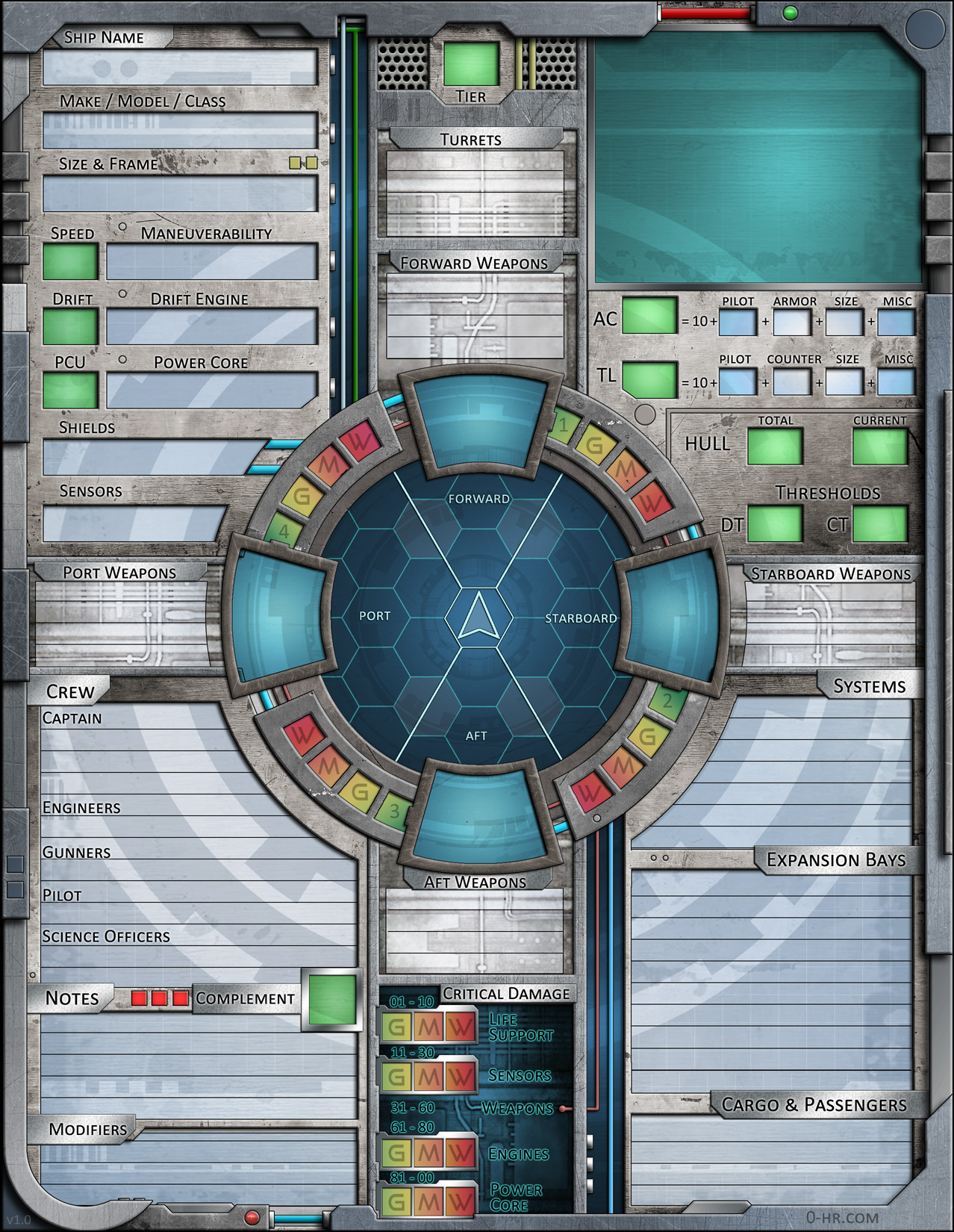The height and width of the screenshot is (1232, 954).
Task: Select the Drift Engine field
Action: pos(212,327)
